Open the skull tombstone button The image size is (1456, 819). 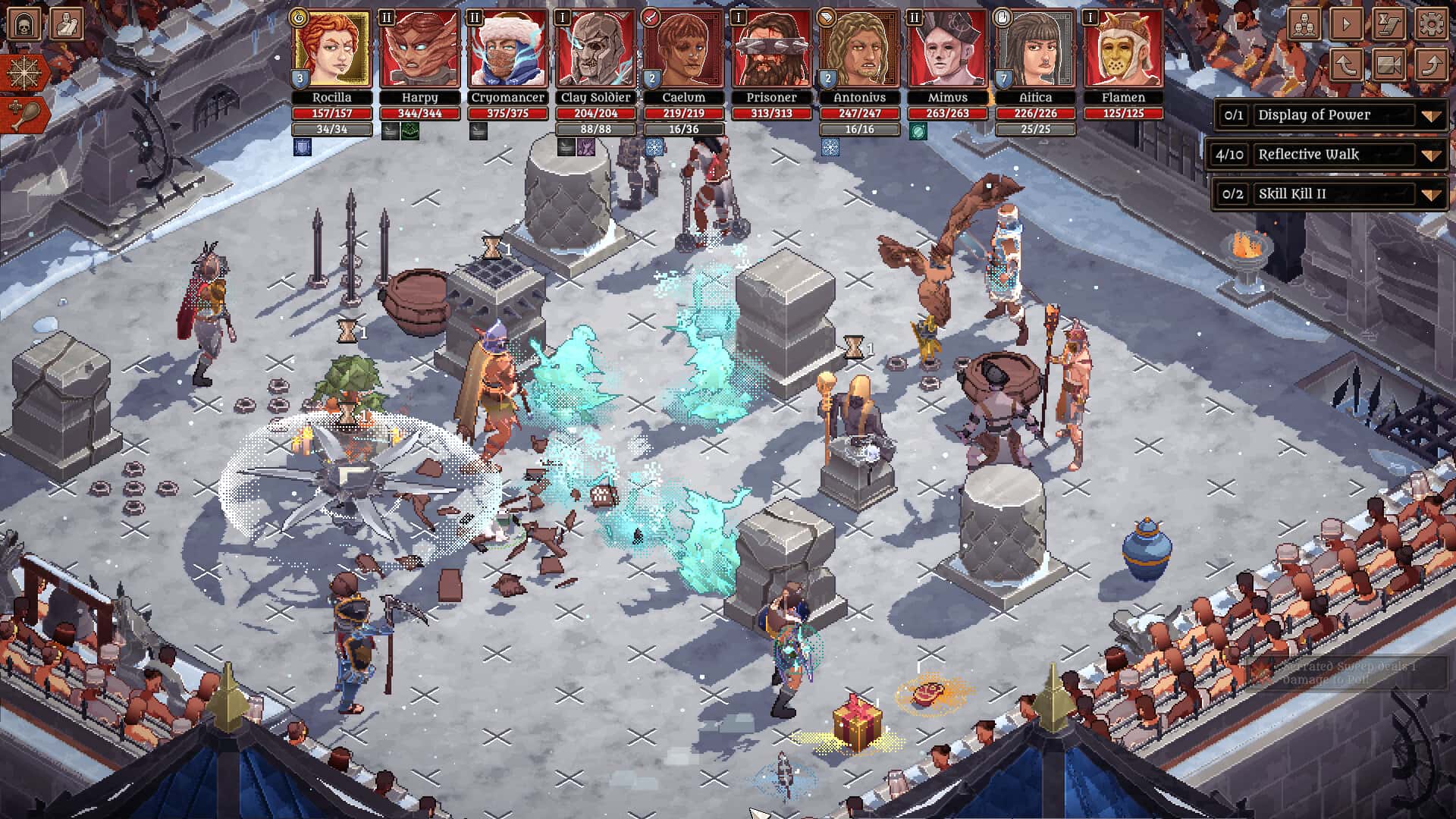tap(24, 24)
